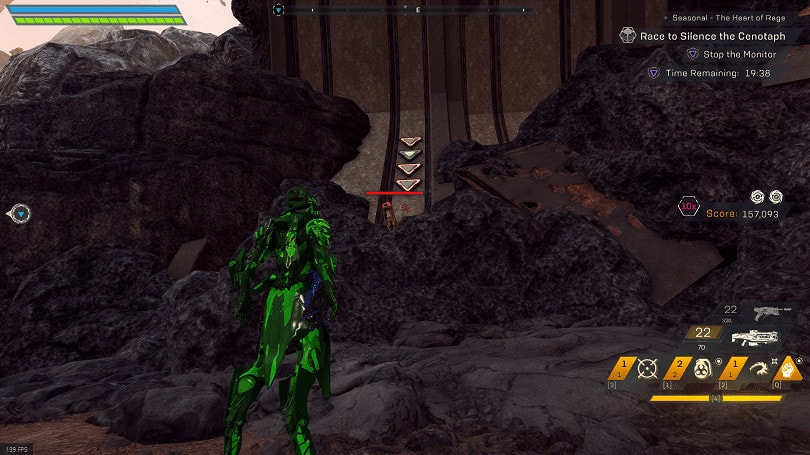Click the 10x combo multiplier hexagon

coord(688,207)
